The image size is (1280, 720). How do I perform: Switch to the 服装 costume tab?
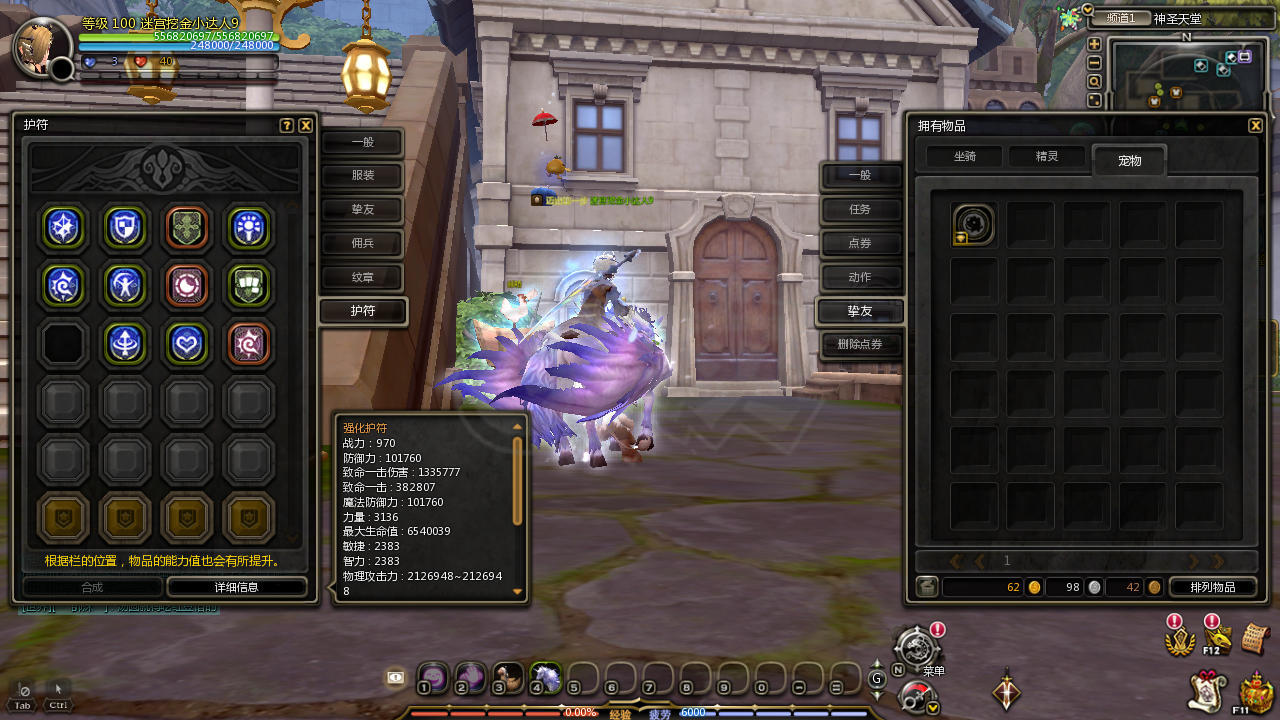point(362,177)
